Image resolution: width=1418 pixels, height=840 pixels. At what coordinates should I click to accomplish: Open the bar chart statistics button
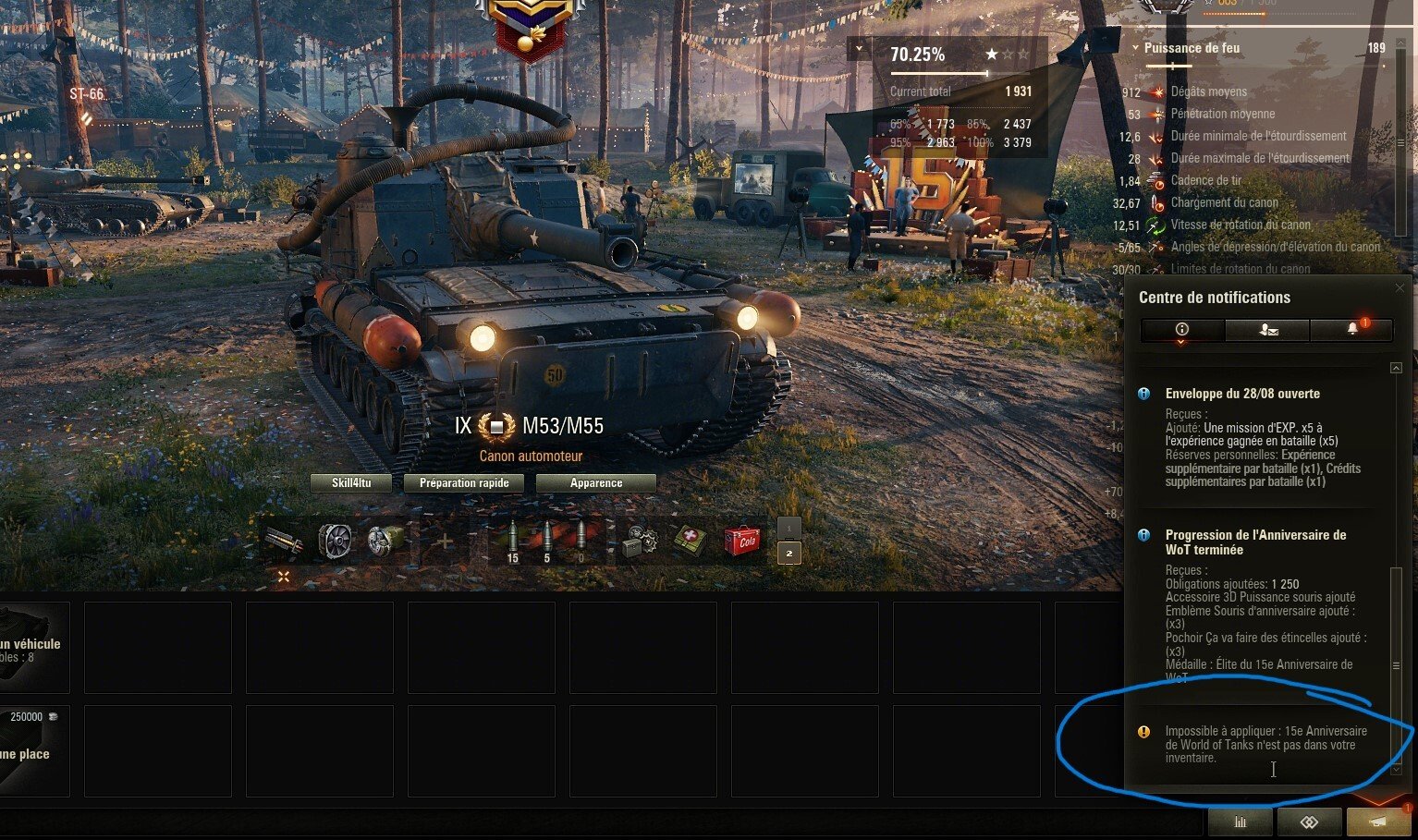point(1241,822)
